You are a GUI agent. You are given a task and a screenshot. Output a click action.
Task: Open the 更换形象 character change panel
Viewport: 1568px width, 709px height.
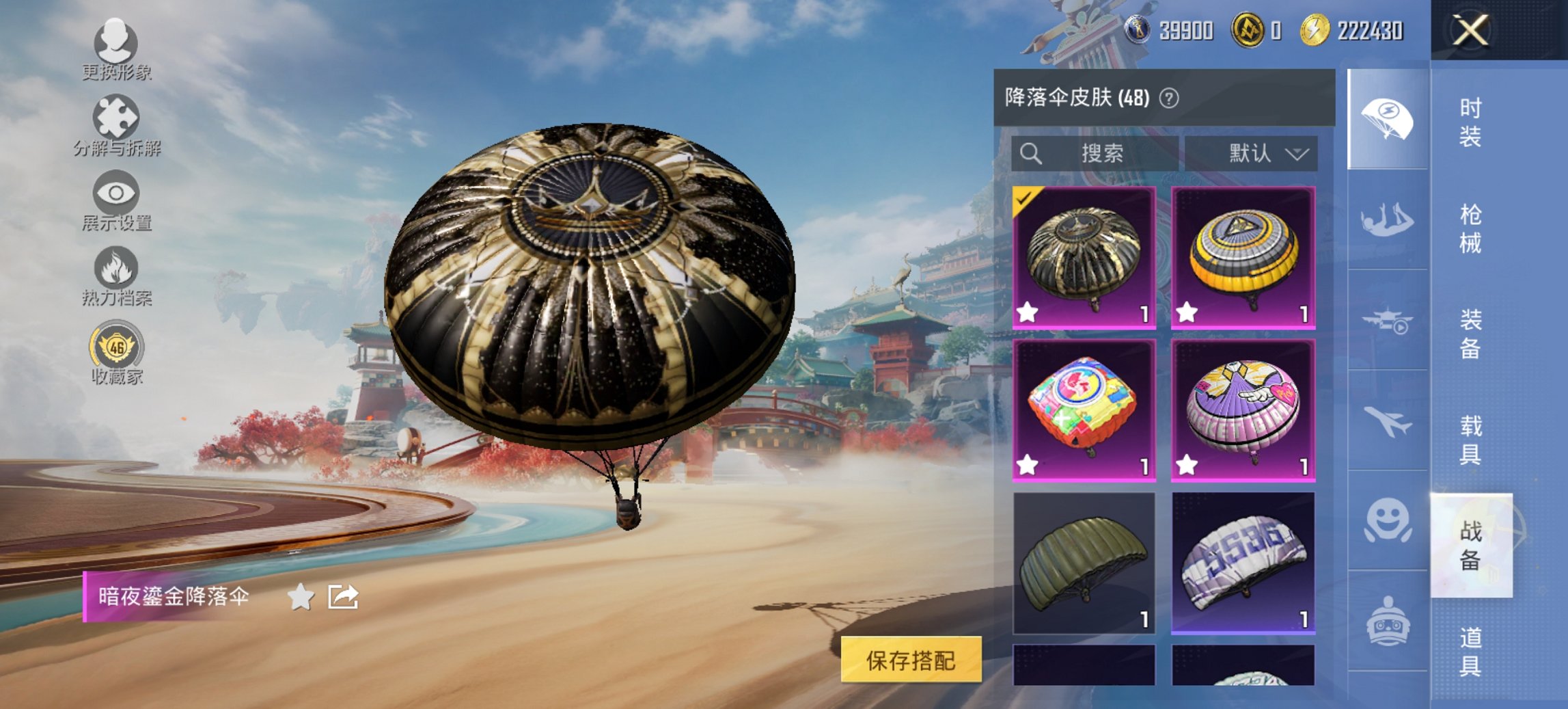(116, 46)
